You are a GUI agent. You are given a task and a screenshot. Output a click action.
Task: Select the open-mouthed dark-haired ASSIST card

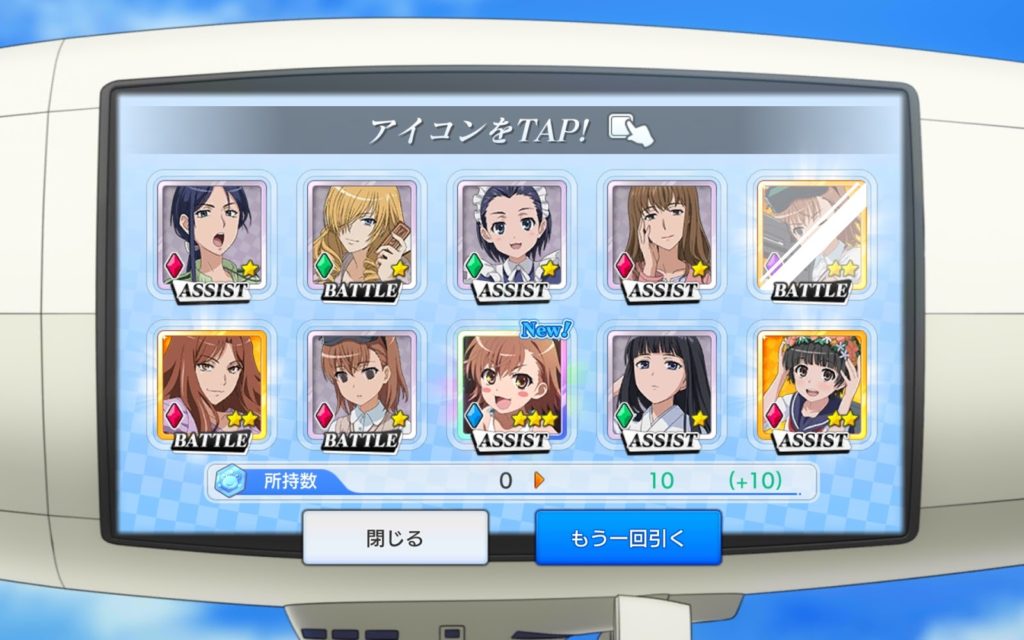212,237
